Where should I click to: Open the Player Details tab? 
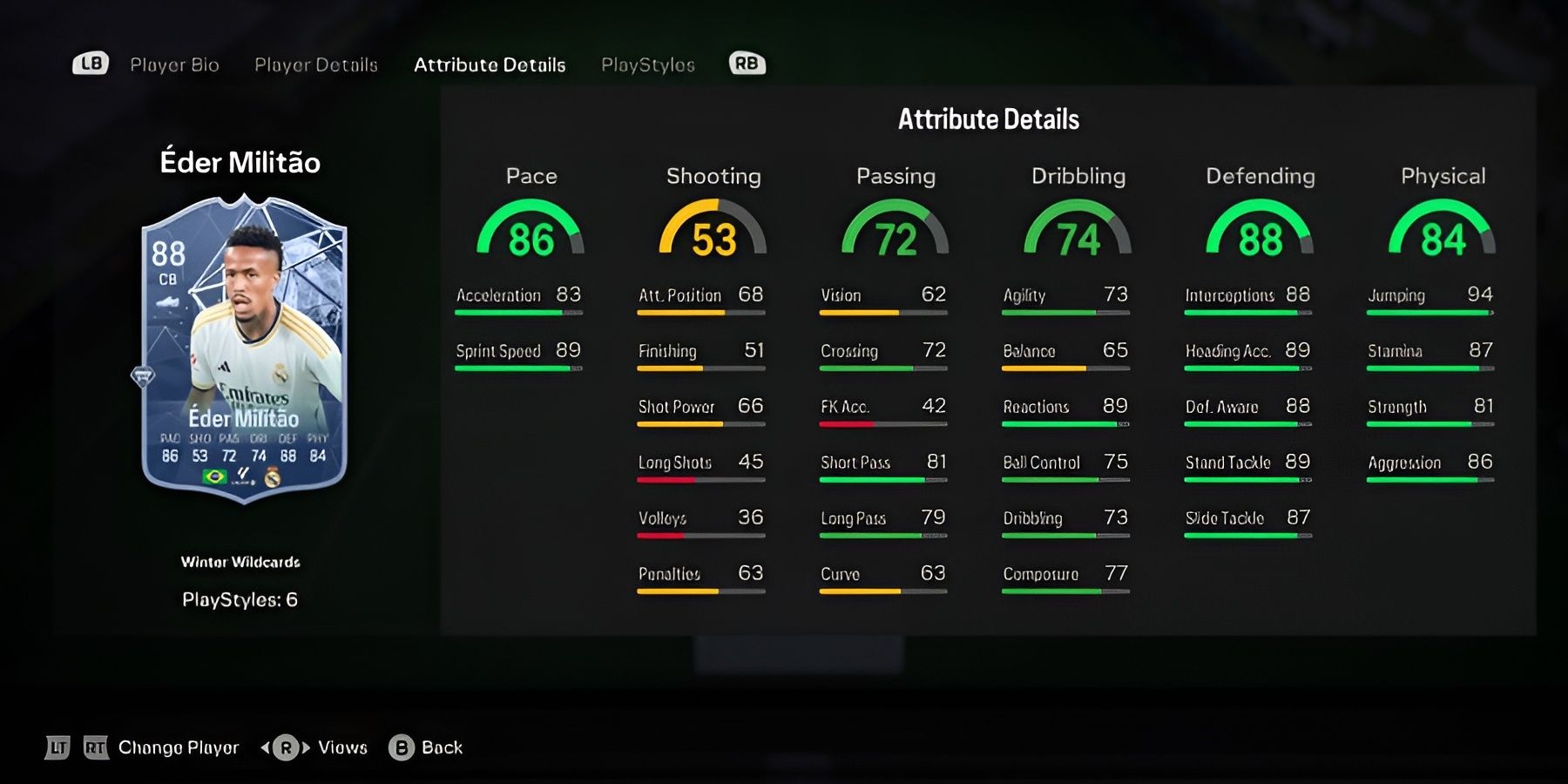(315, 64)
